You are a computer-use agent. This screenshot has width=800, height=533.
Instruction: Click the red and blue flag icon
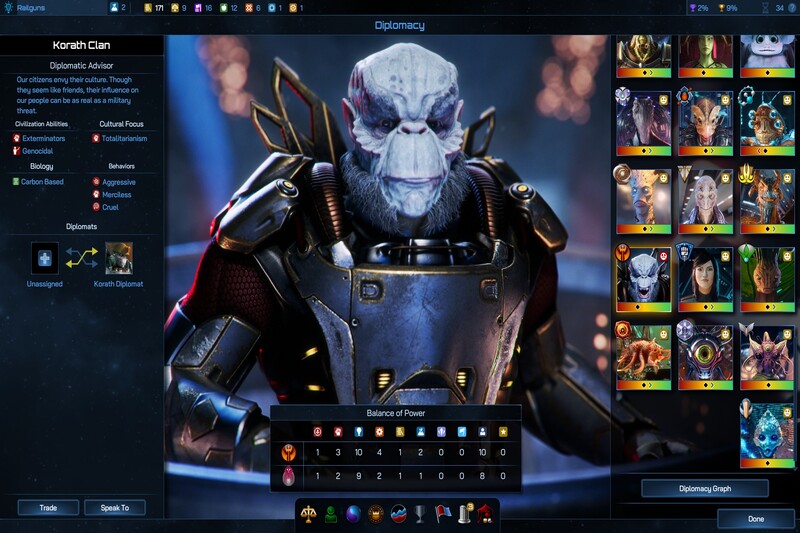(x=441, y=514)
